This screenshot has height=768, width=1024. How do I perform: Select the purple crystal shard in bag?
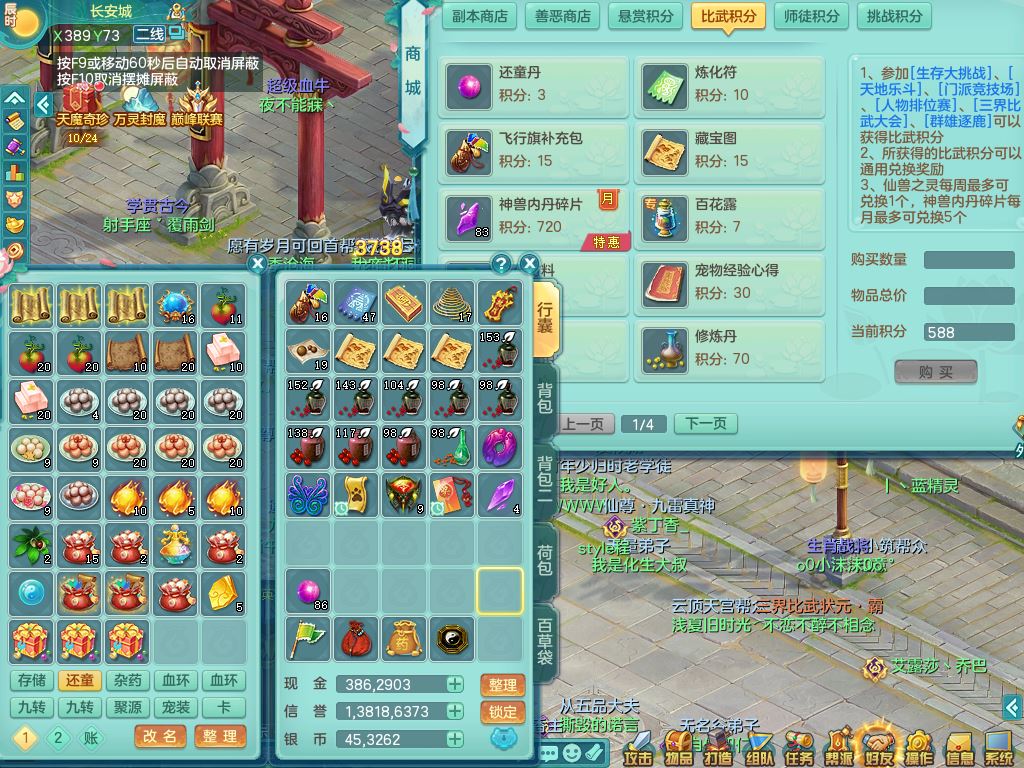coord(500,496)
